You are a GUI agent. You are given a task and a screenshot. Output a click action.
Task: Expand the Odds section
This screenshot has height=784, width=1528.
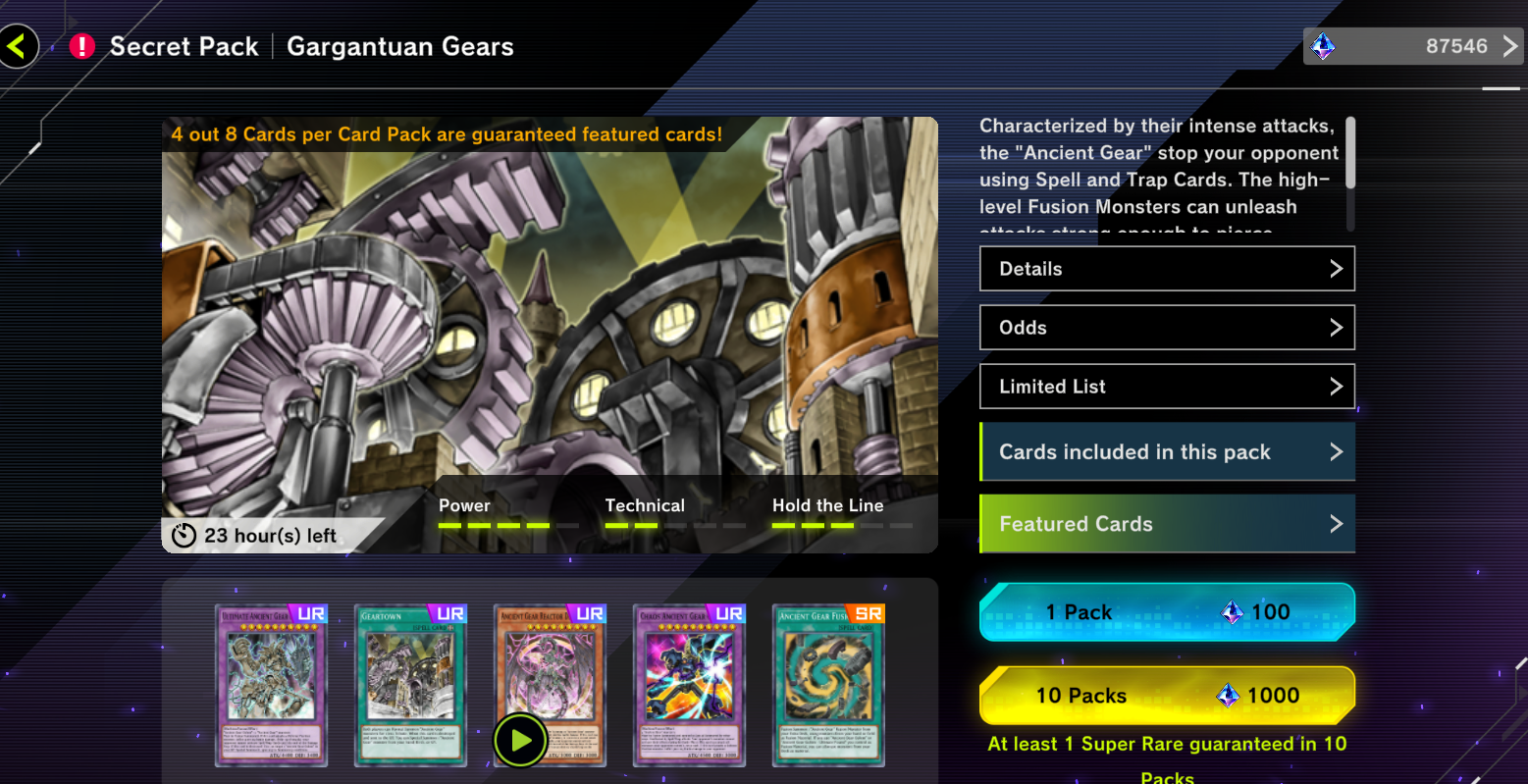(1166, 327)
